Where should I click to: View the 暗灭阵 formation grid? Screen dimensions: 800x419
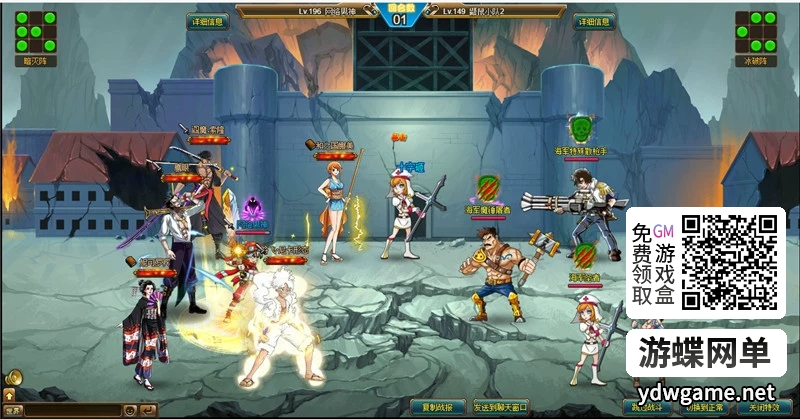(x=35, y=31)
